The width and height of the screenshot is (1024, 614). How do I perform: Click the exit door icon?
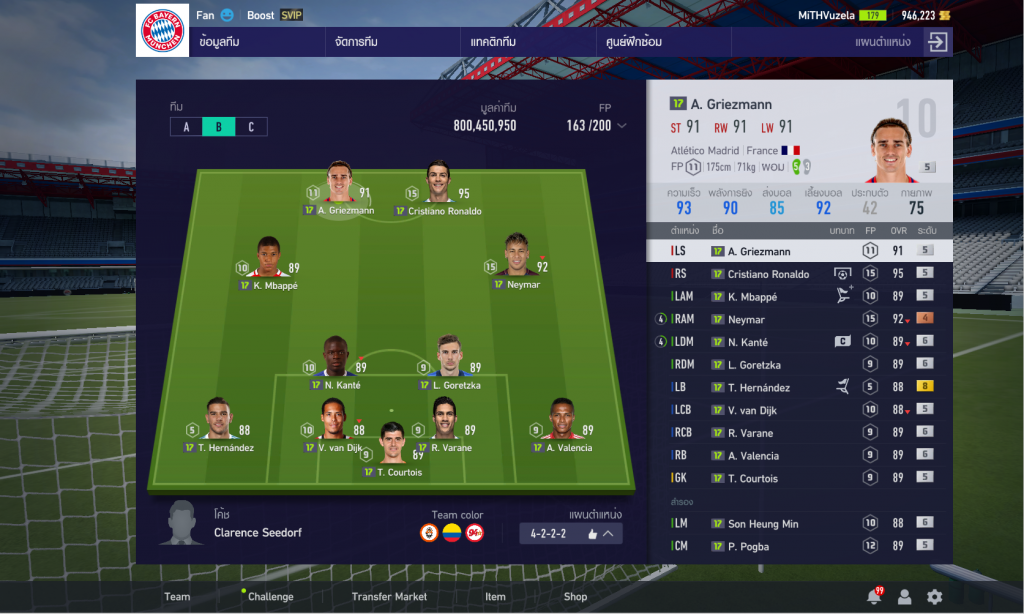tap(937, 42)
